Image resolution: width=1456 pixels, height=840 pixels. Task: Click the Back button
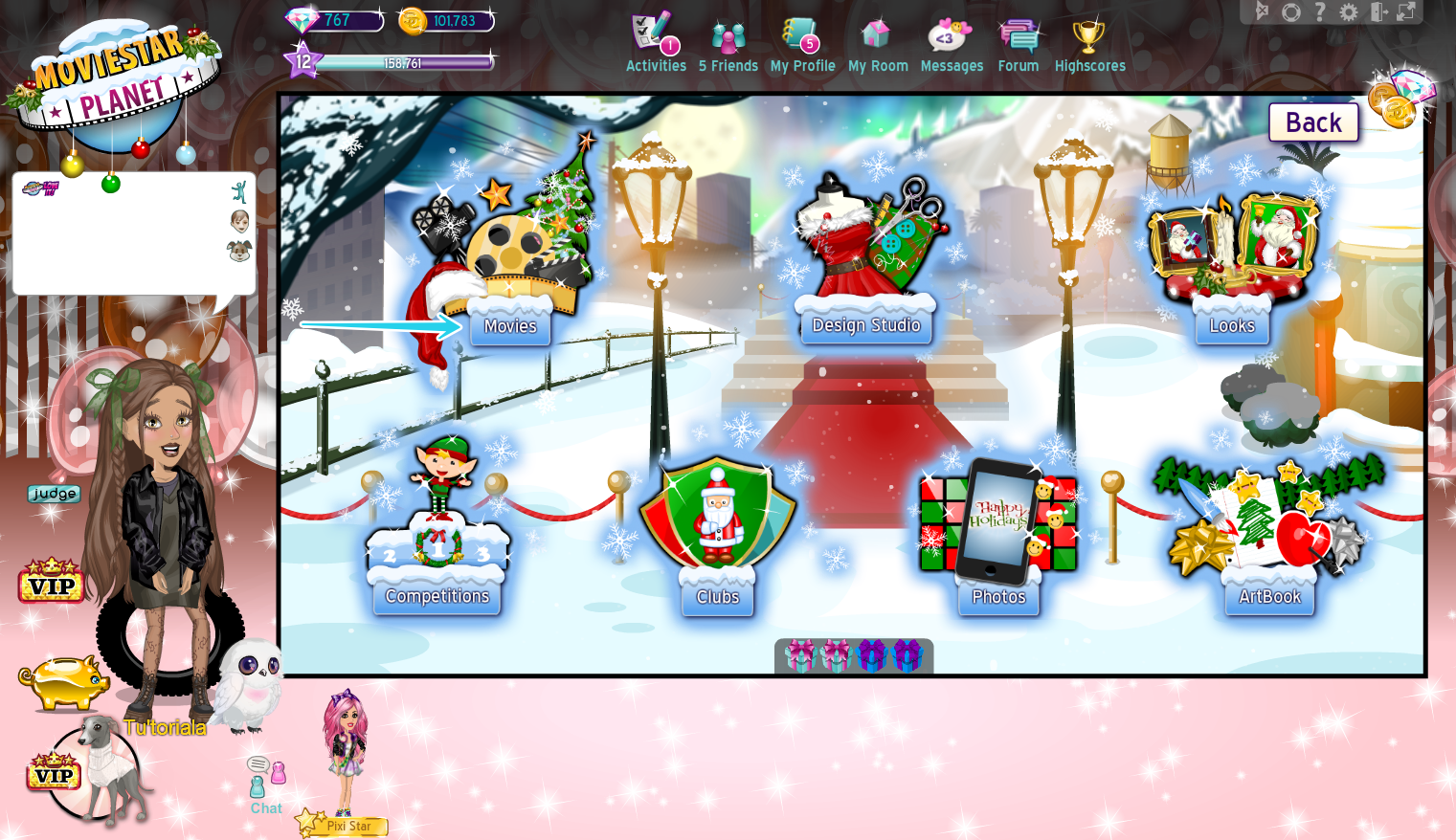[x=1312, y=122]
